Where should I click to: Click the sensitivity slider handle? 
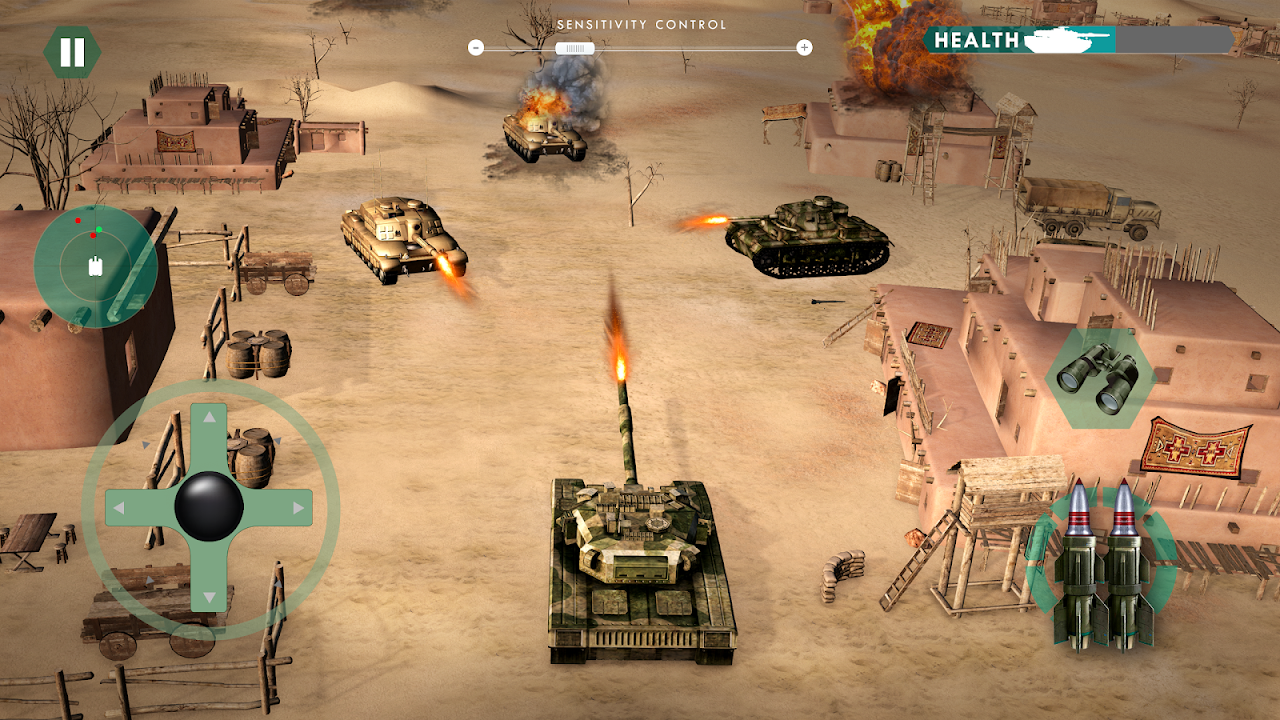click(575, 47)
